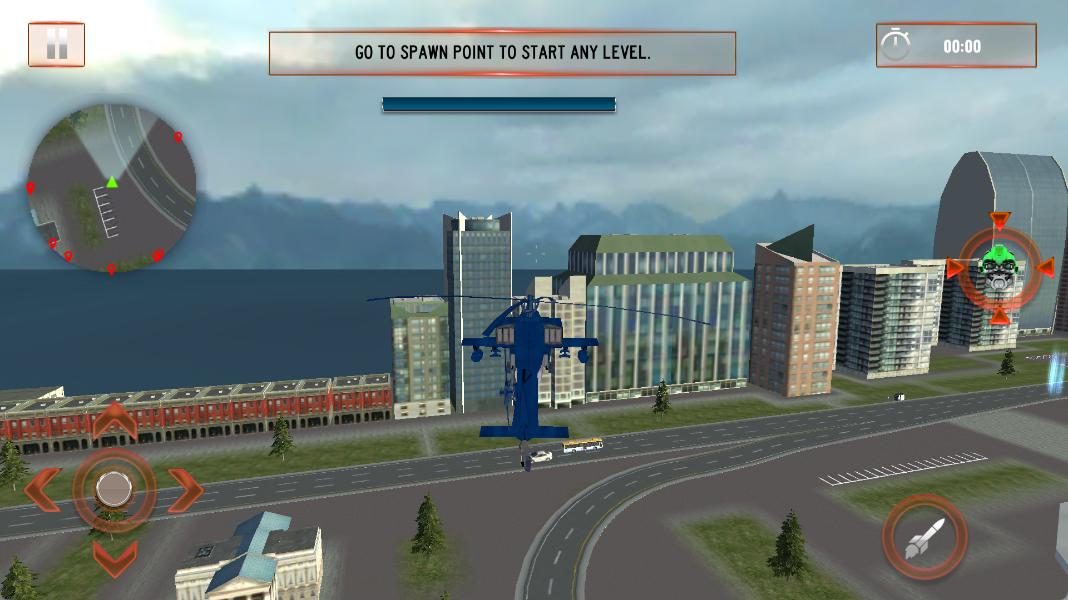Tap the circular minimap

(x=111, y=188)
